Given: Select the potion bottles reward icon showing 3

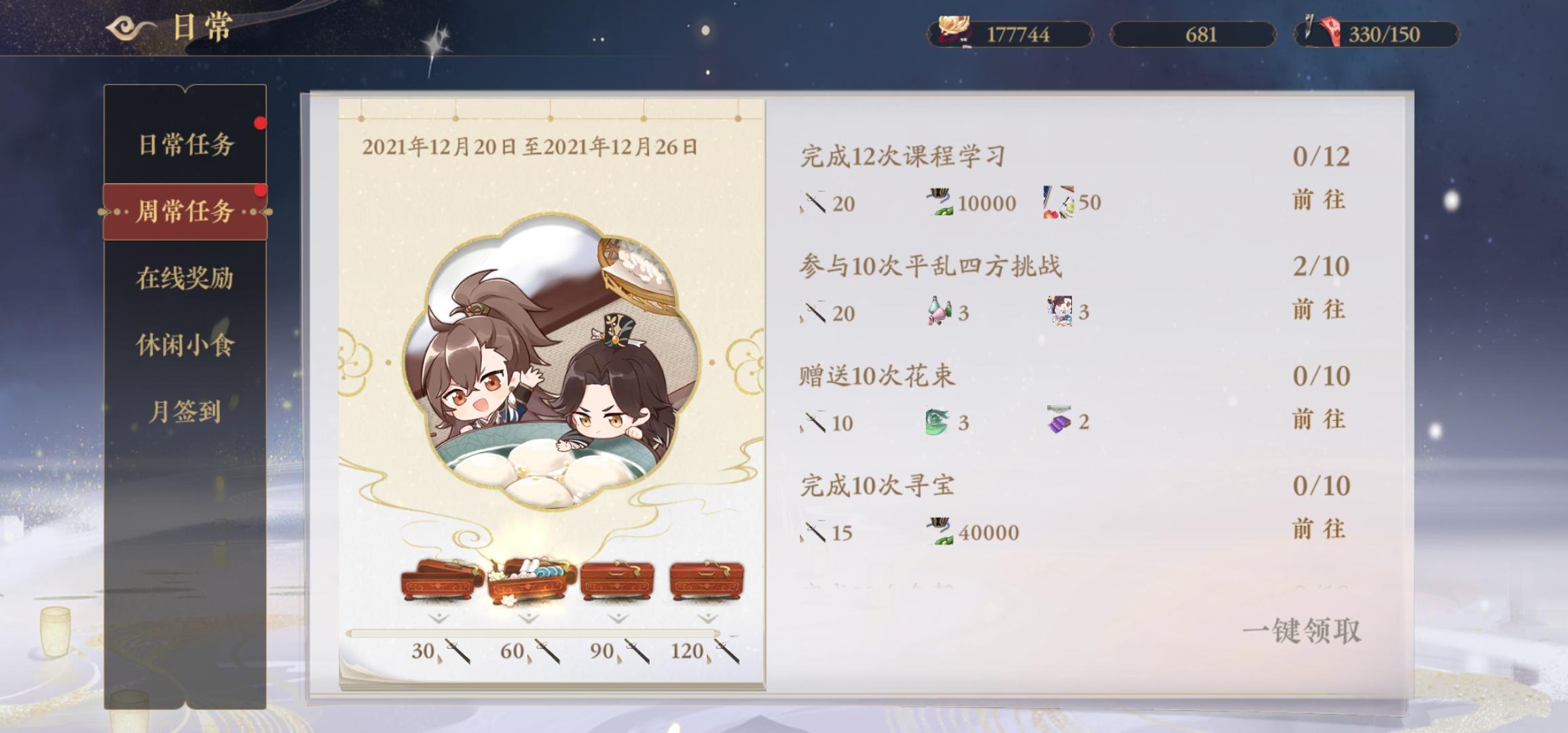Looking at the screenshot, I should click(937, 309).
